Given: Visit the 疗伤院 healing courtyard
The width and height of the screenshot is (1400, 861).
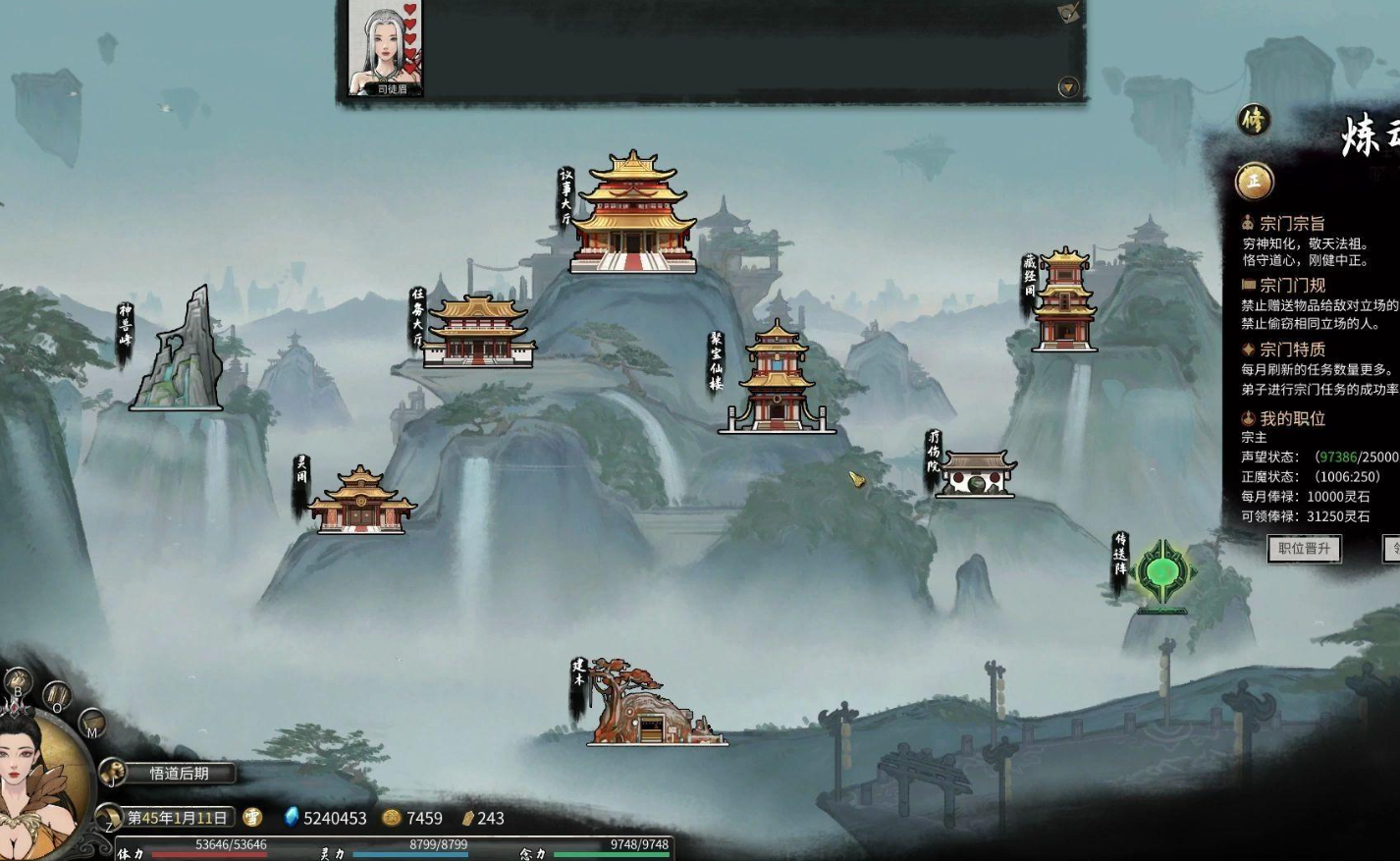Looking at the screenshot, I should point(975,475).
